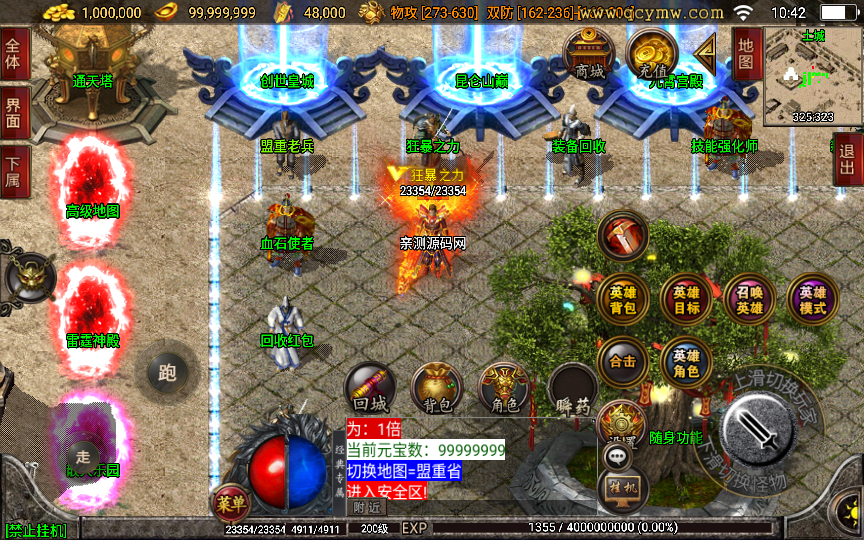Open the 地图 map panel

(x=747, y=54)
